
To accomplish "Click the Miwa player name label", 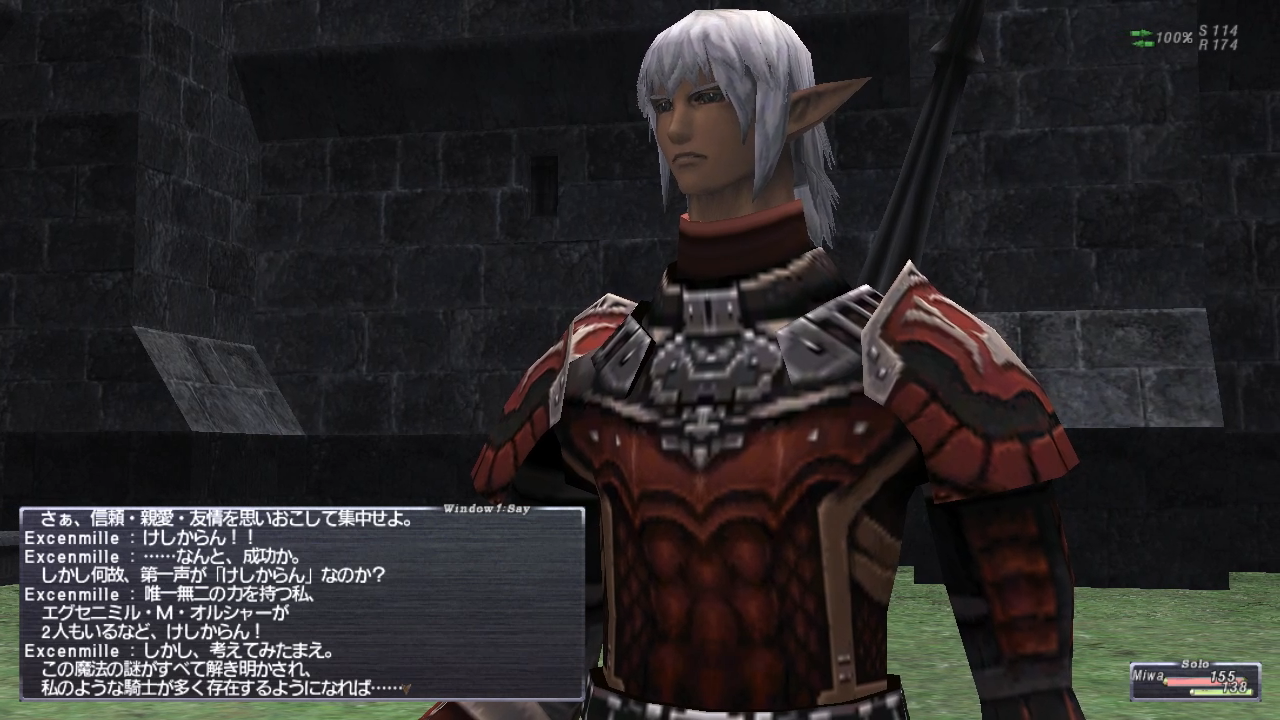I will point(1148,675).
